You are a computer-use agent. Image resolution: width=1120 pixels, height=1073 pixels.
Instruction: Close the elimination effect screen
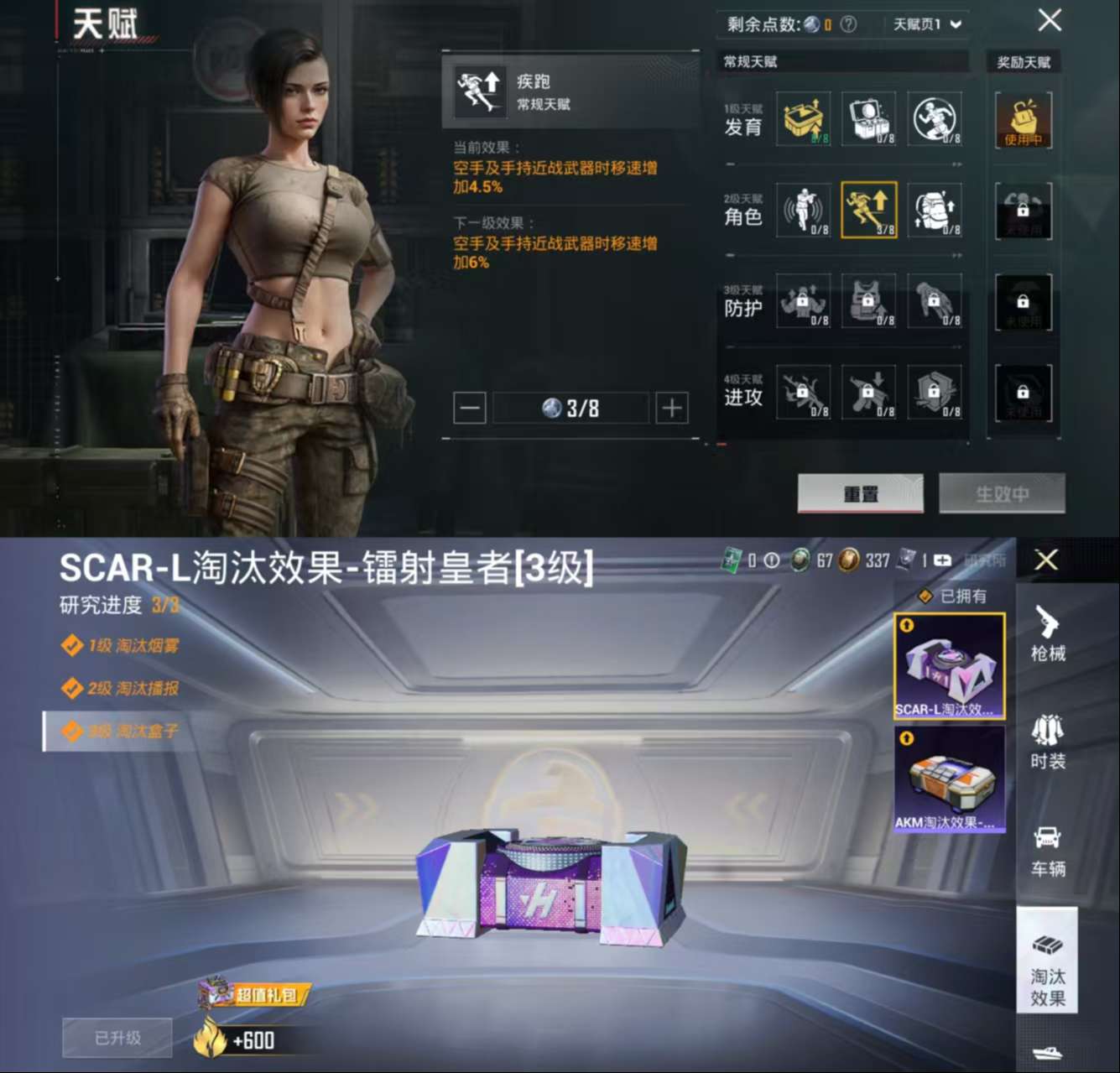(1046, 560)
